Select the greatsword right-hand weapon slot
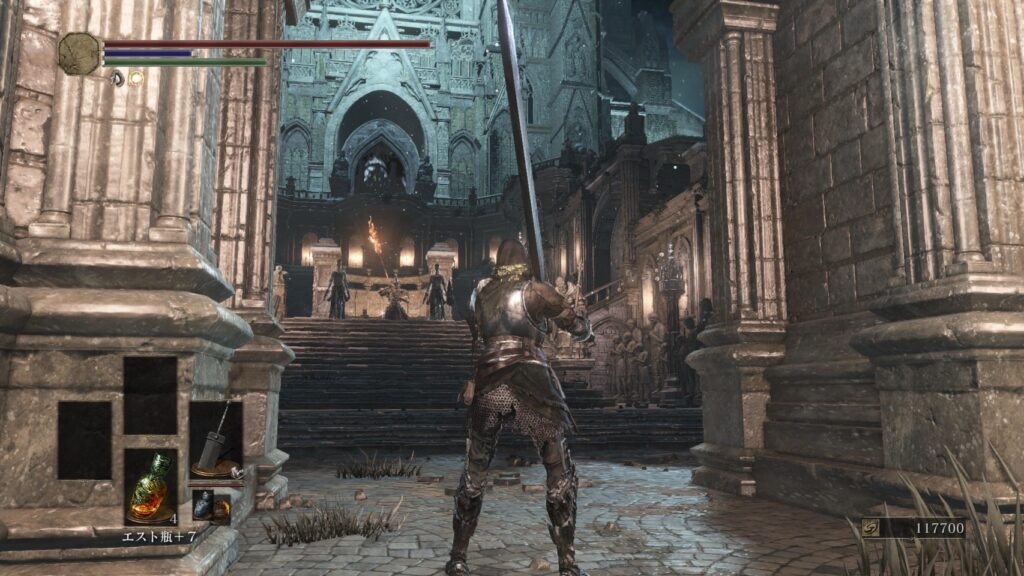 click(216, 440)
